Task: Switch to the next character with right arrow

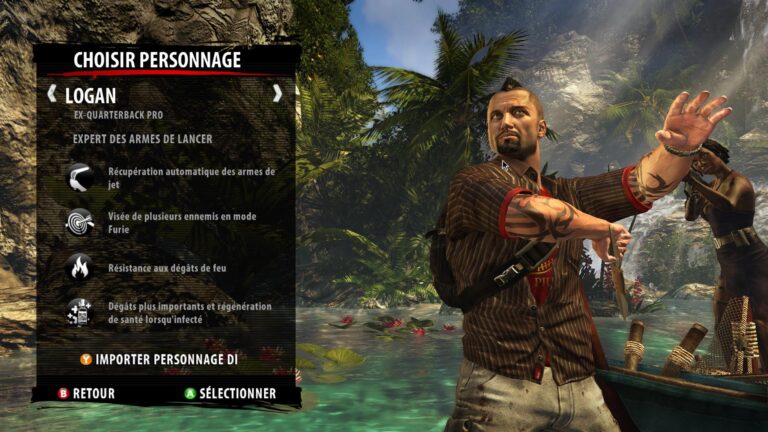Action: click(277, 94)
